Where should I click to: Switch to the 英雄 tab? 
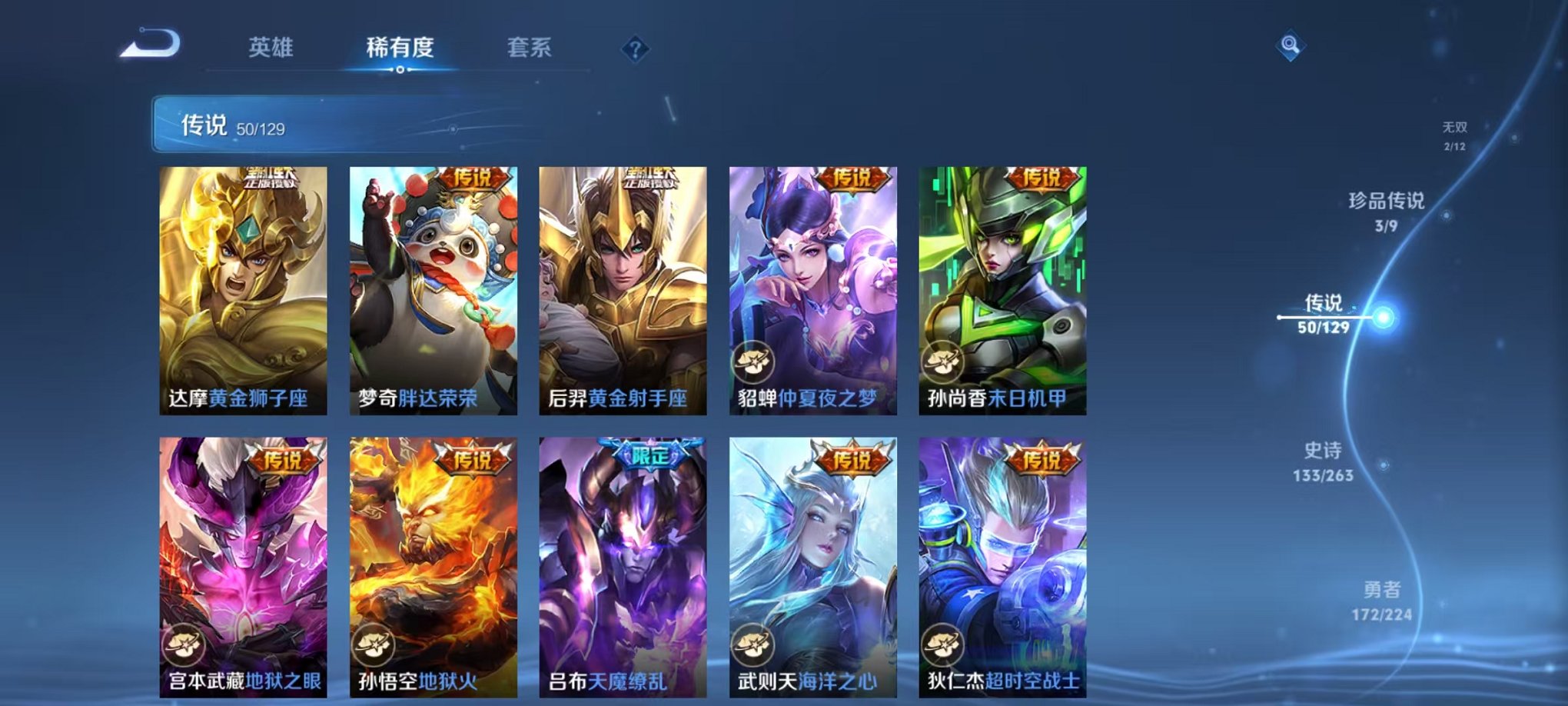pyautogui.click(x=271, y=46)
